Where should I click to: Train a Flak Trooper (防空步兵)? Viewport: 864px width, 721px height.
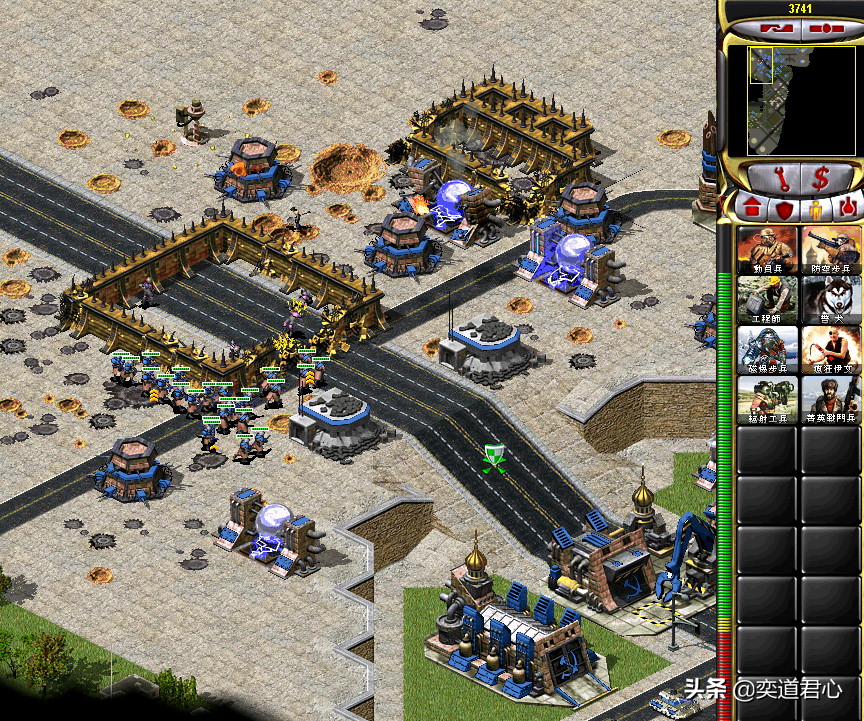[831, 250]
